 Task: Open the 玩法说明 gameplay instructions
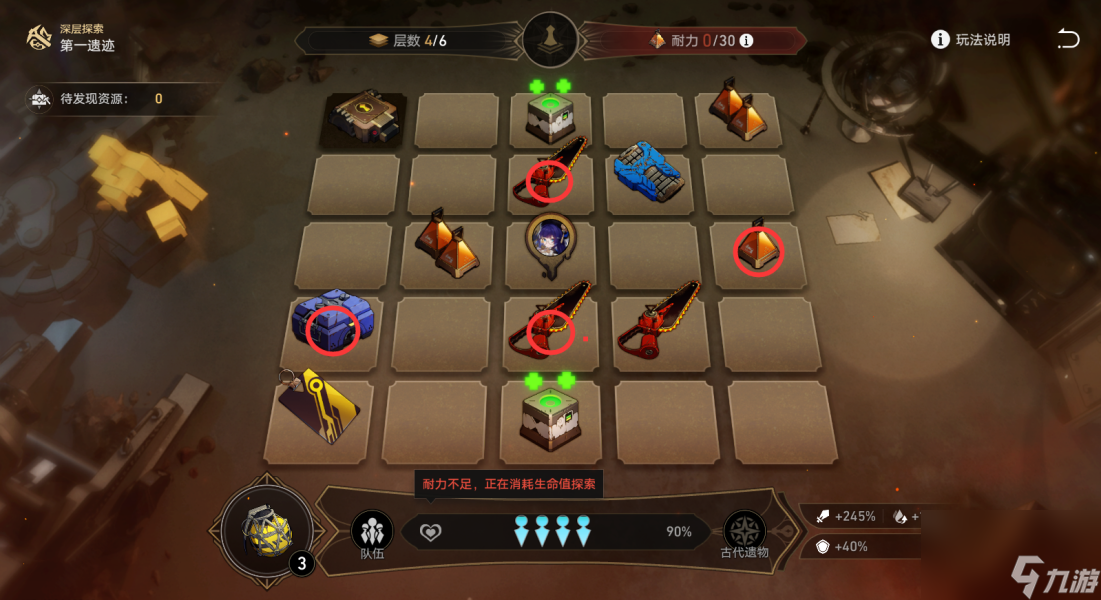pos(970,40)
